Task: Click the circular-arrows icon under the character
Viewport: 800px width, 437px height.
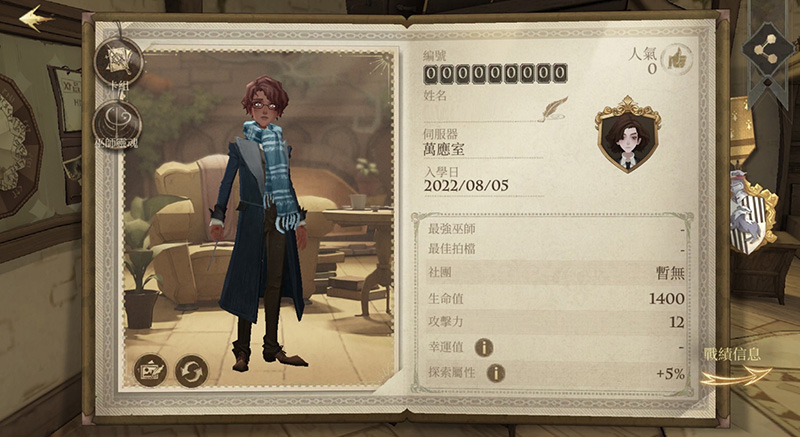Action: tap(191, 370)
